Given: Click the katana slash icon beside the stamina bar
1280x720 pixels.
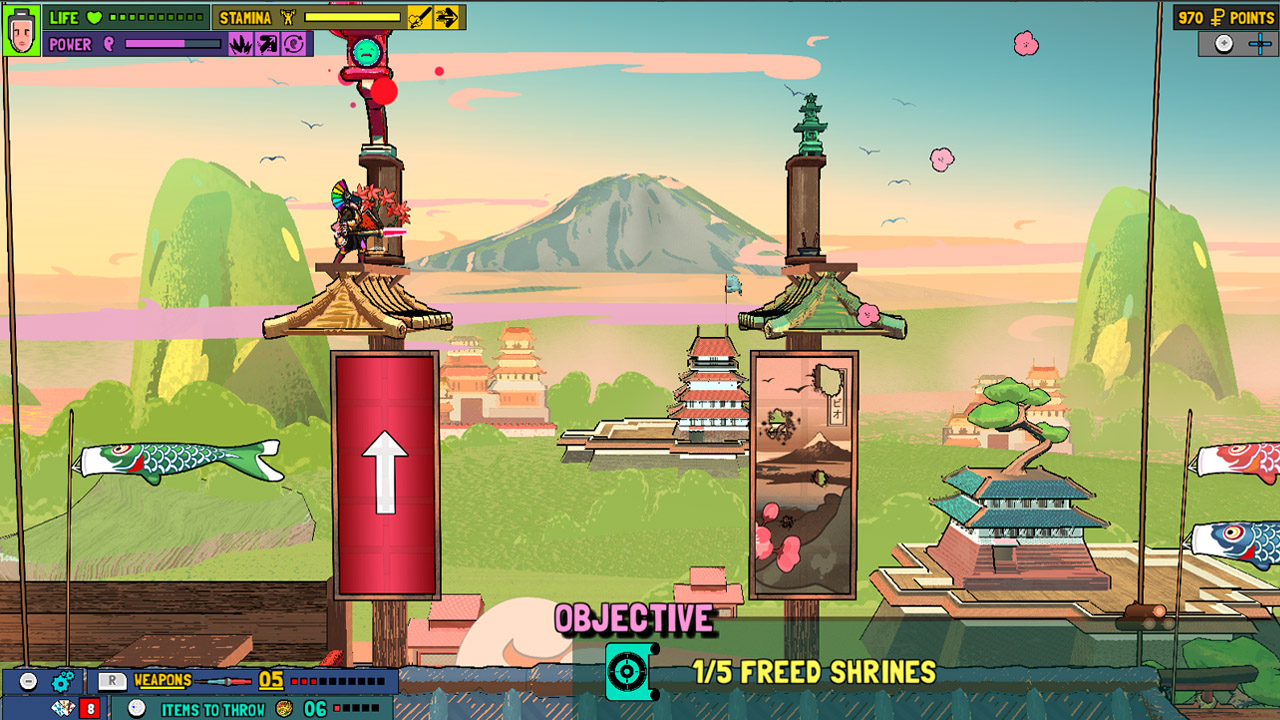Looking at the screenshot, I should pos(421,17).
